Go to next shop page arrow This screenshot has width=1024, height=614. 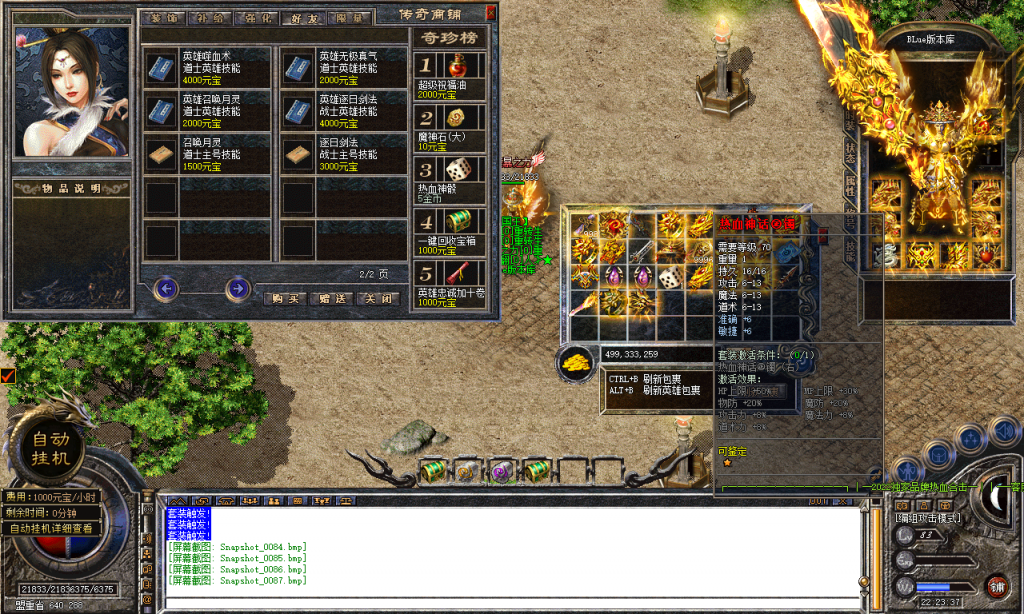237,290
